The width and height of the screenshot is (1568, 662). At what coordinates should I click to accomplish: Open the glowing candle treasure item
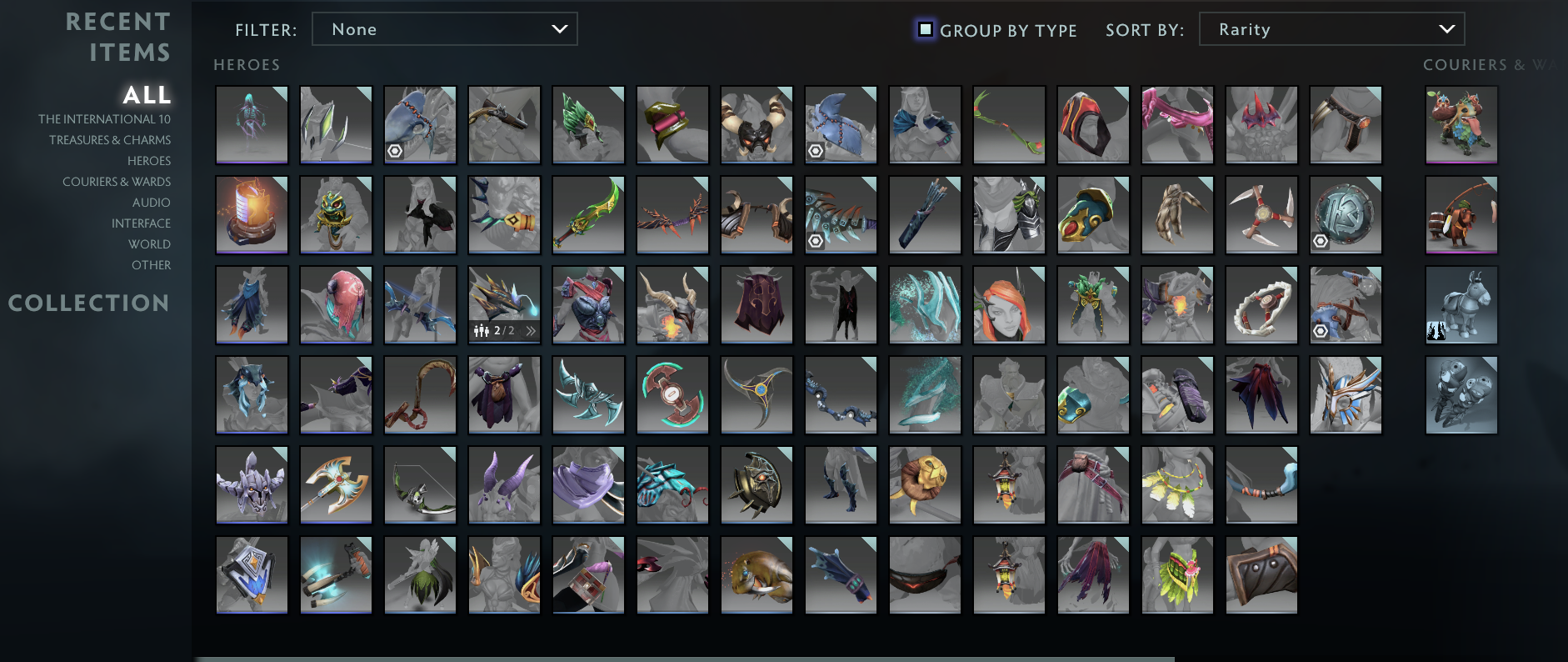click(x=252, y=214)
